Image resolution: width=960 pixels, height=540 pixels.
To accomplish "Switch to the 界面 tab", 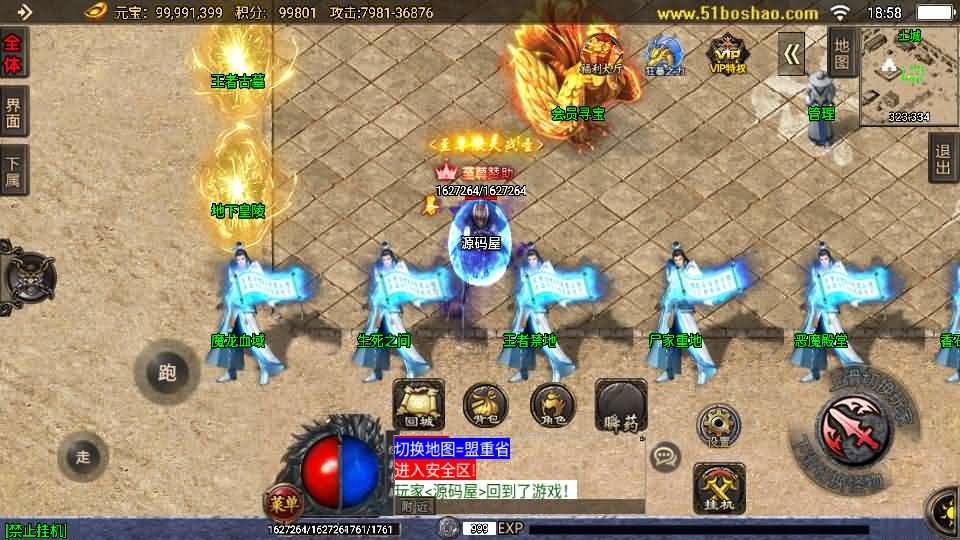I will (13, 112).
